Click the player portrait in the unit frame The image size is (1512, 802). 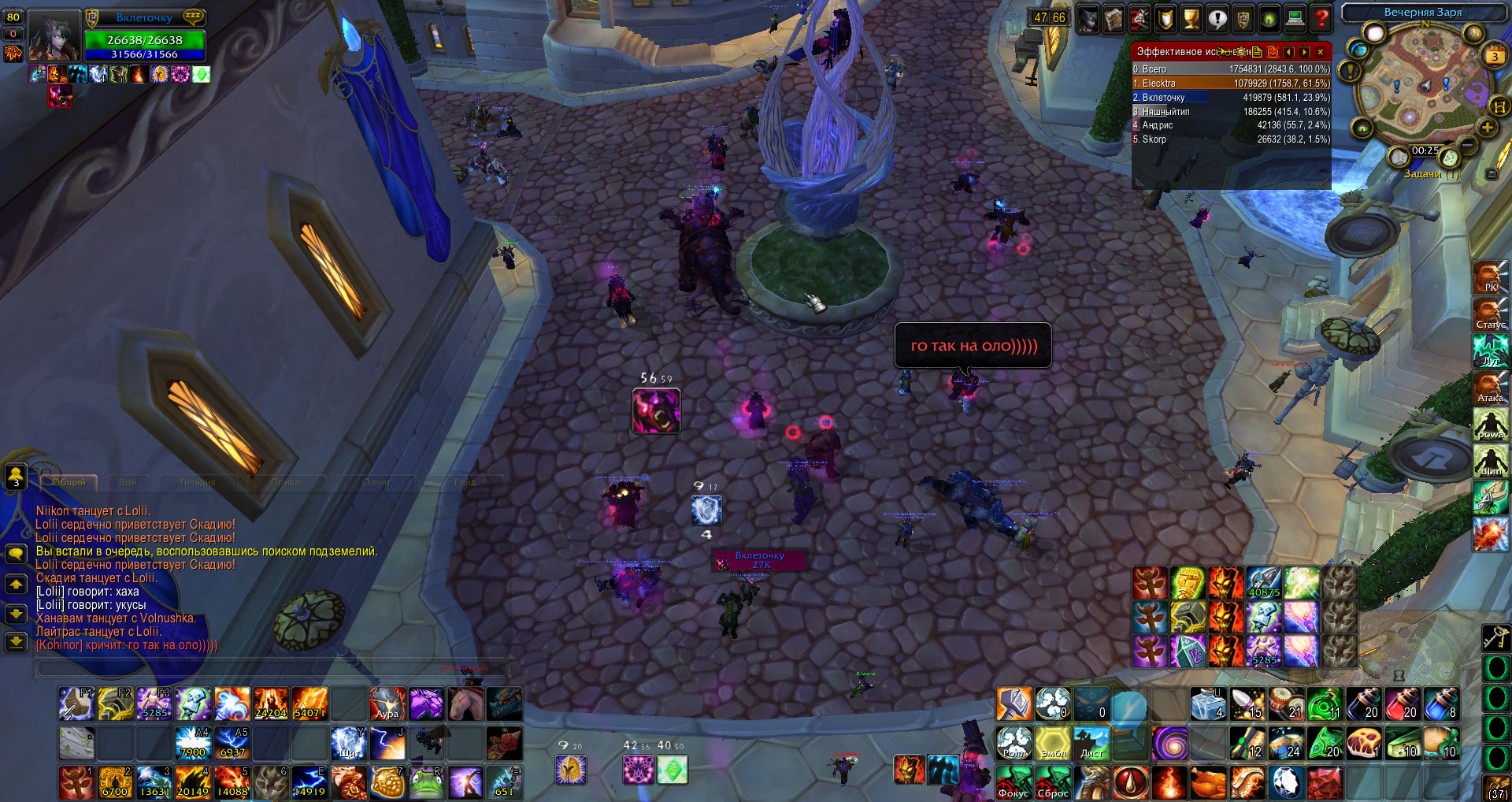point(54,37)
